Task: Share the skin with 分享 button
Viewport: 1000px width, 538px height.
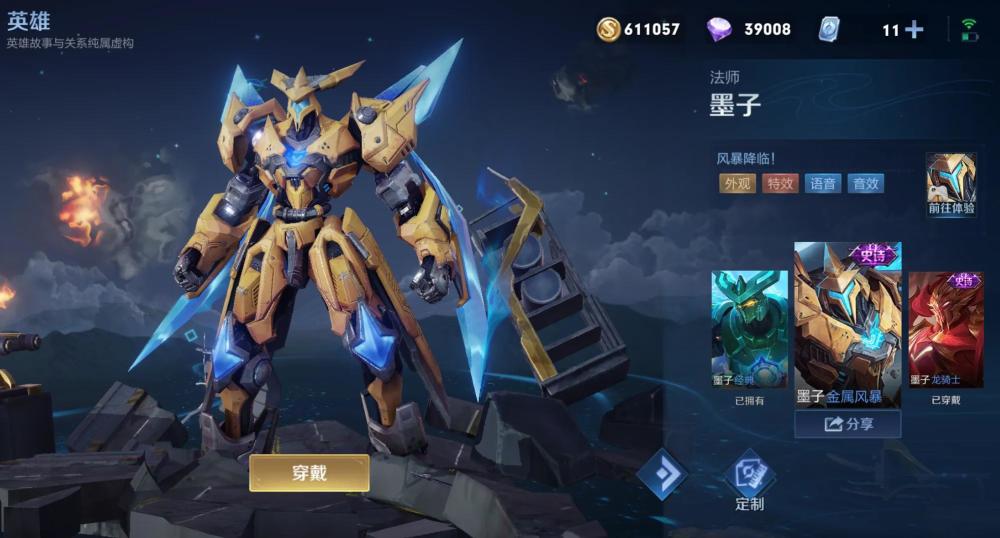Action: tap(848, 424)
